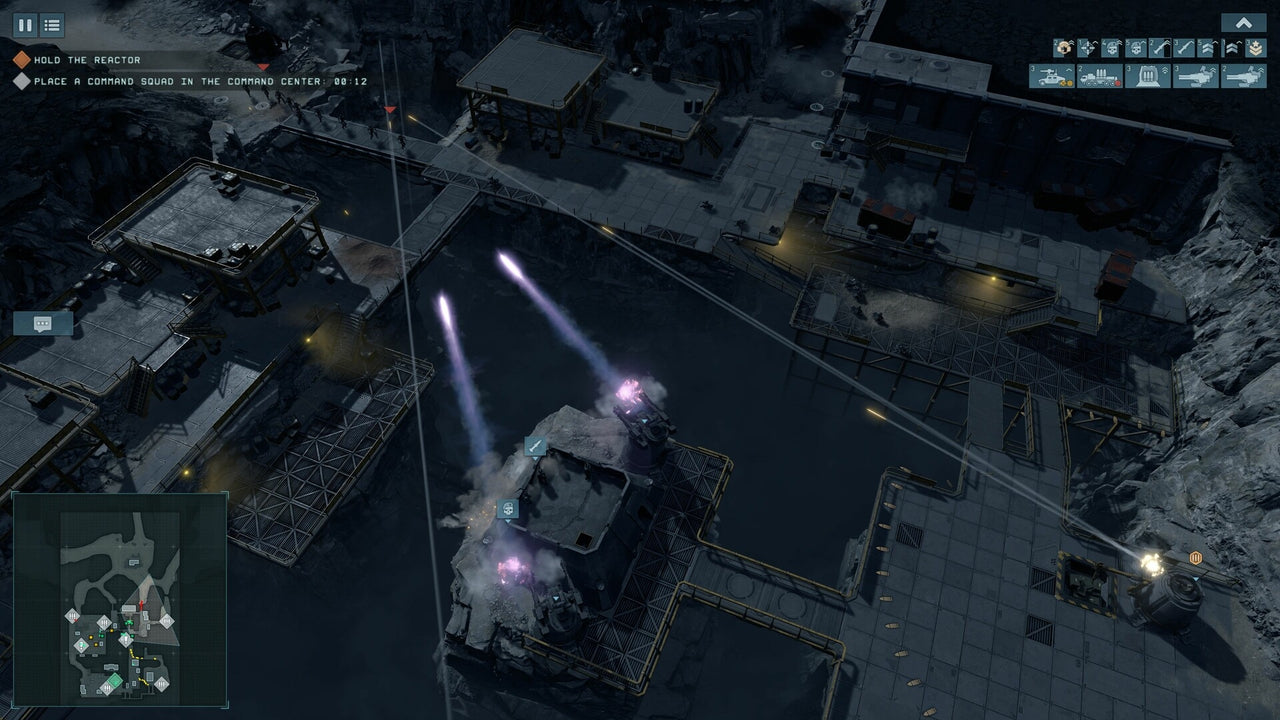
Task: Select the chat dialogue bubble icon
Action: point(42,324)
